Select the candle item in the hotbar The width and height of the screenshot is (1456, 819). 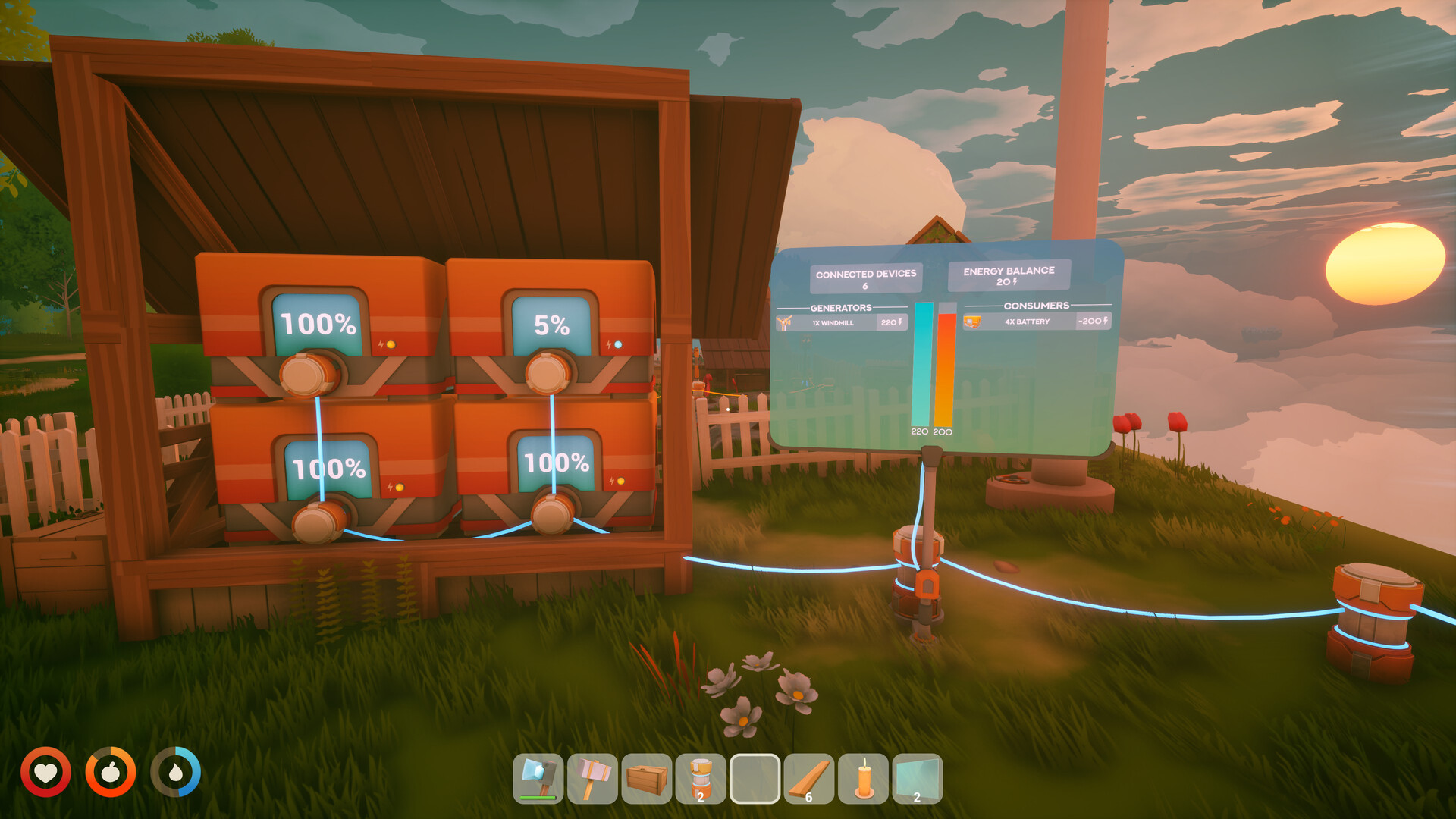click(x=862, y=777)
